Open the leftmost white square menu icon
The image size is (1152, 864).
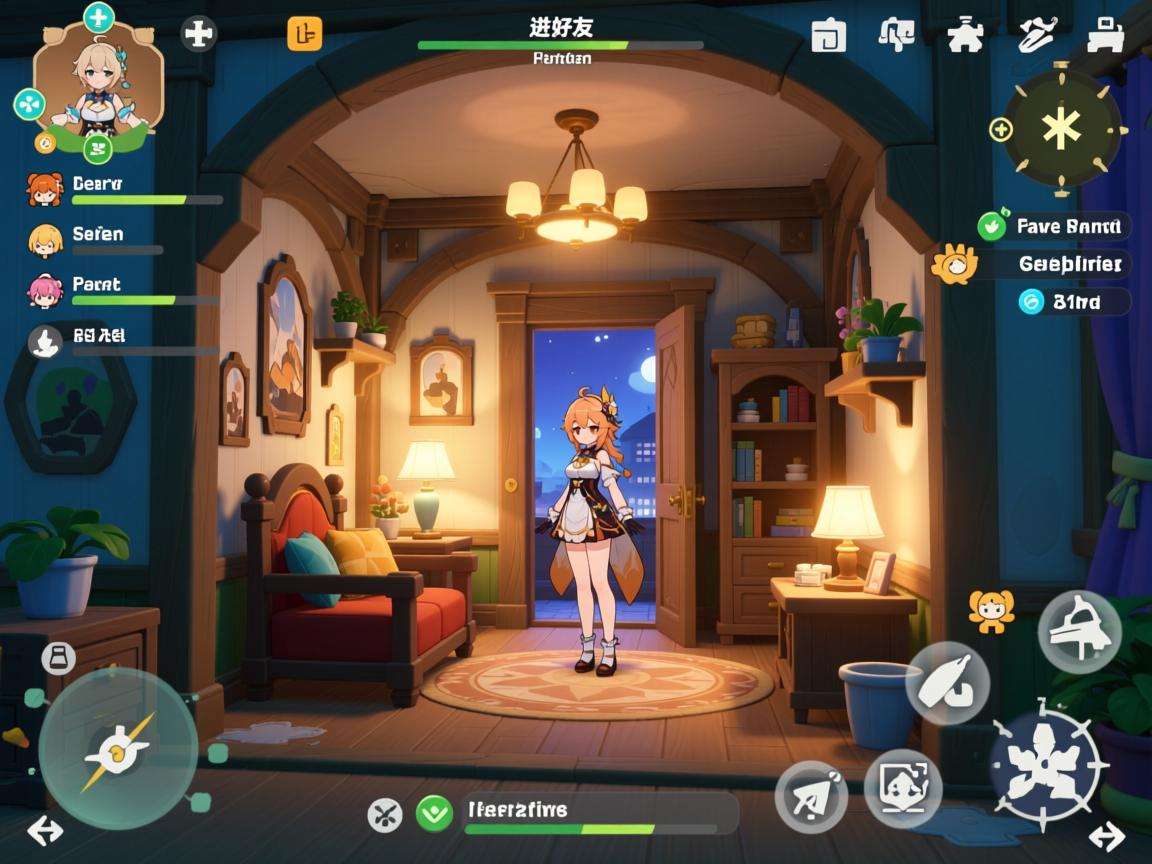click(828, 35)
